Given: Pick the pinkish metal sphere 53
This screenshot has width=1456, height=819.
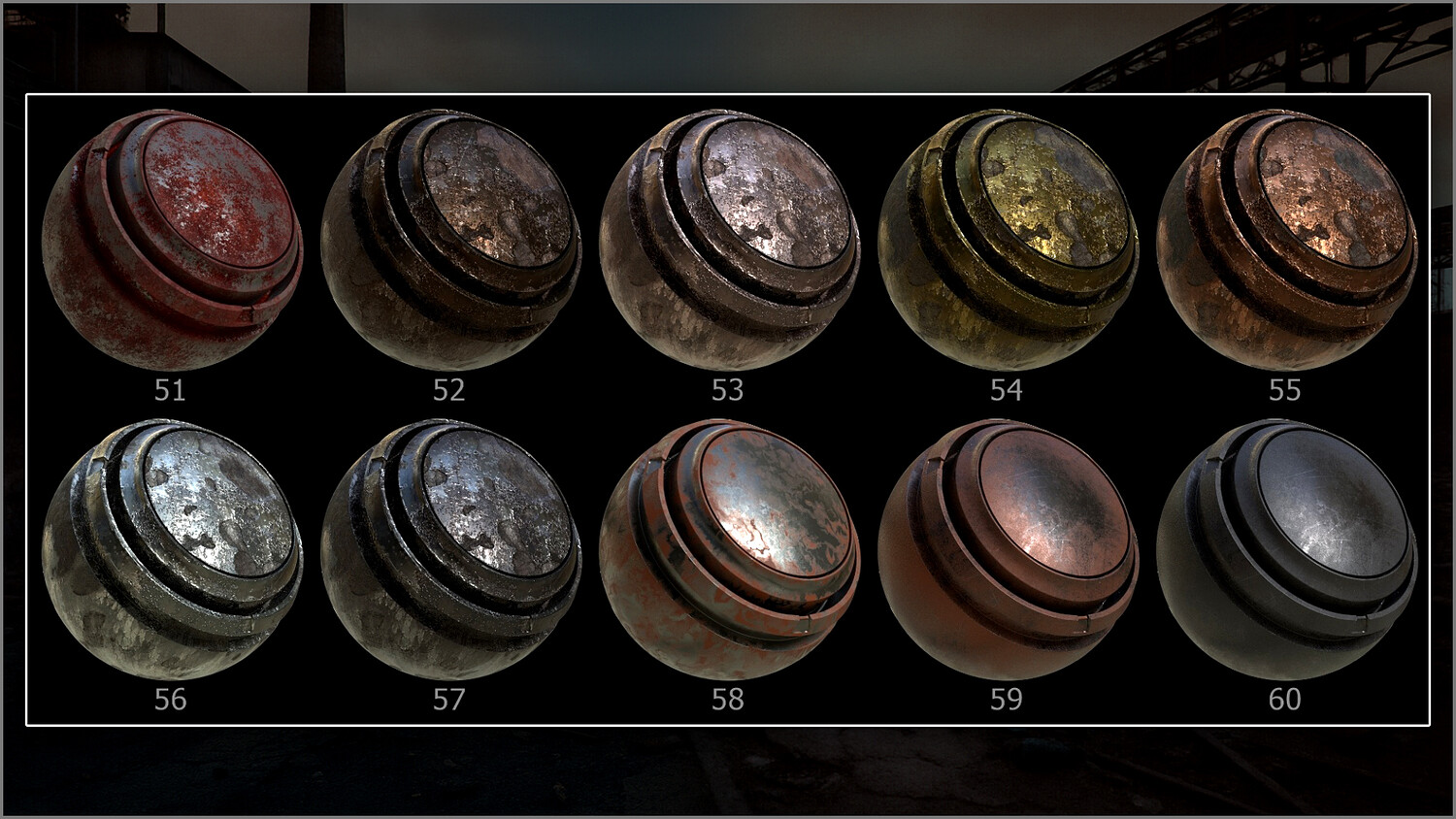Looking at the screenshot, I should (729, 239).
